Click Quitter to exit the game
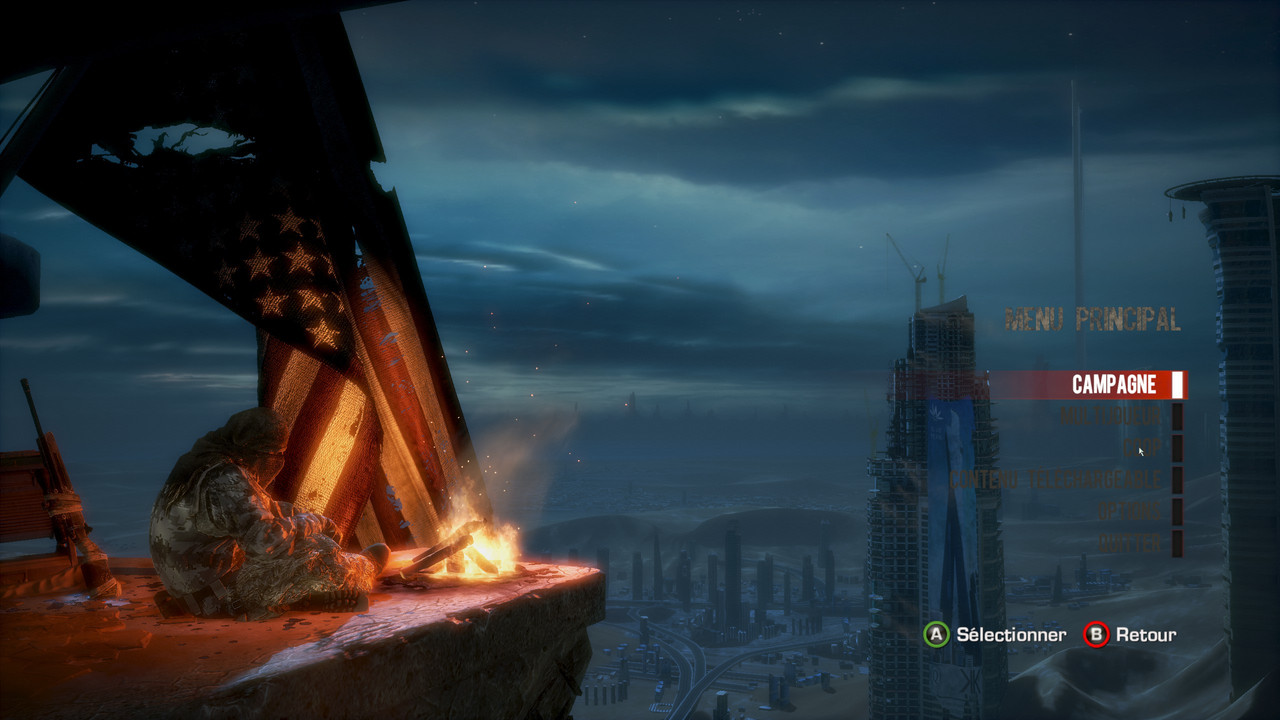 pyautogui.click(x=1130, y=544)
